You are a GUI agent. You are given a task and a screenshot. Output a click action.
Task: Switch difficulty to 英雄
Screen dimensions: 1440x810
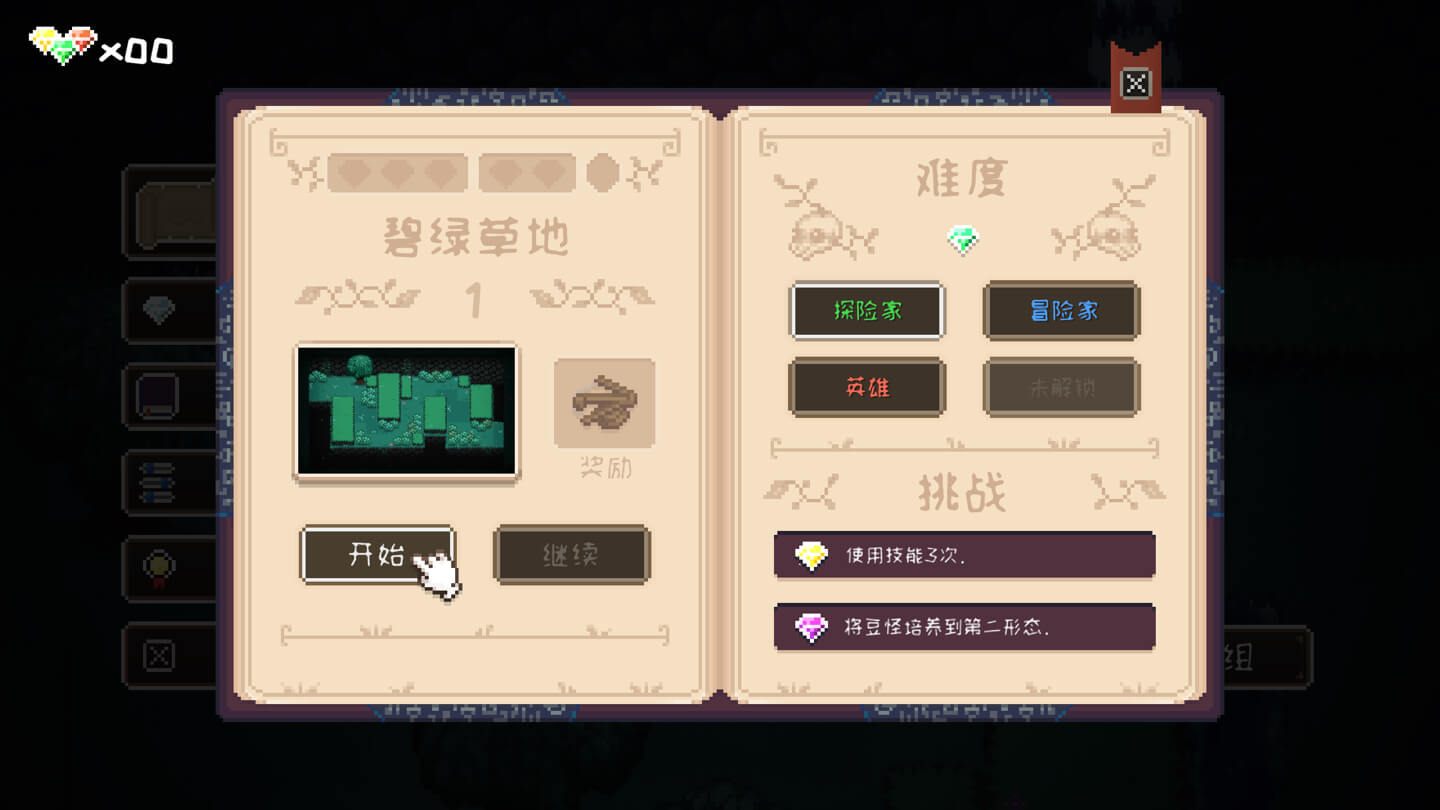coord(867,387)
